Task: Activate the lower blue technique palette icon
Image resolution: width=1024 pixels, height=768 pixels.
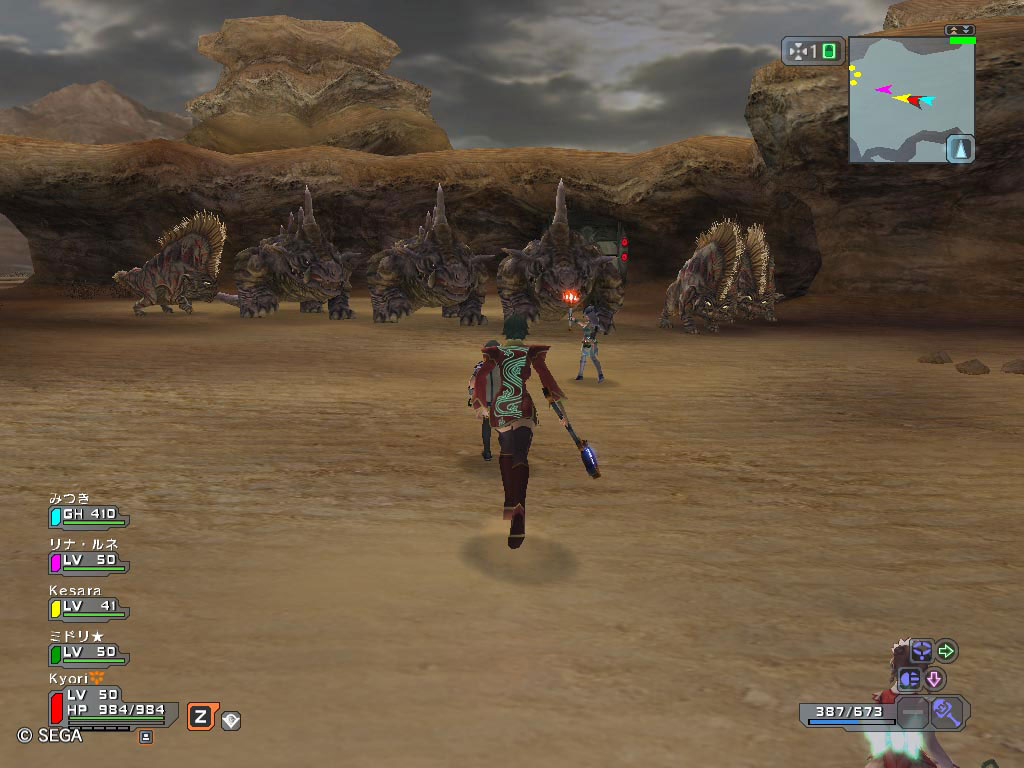Action: 909,679
